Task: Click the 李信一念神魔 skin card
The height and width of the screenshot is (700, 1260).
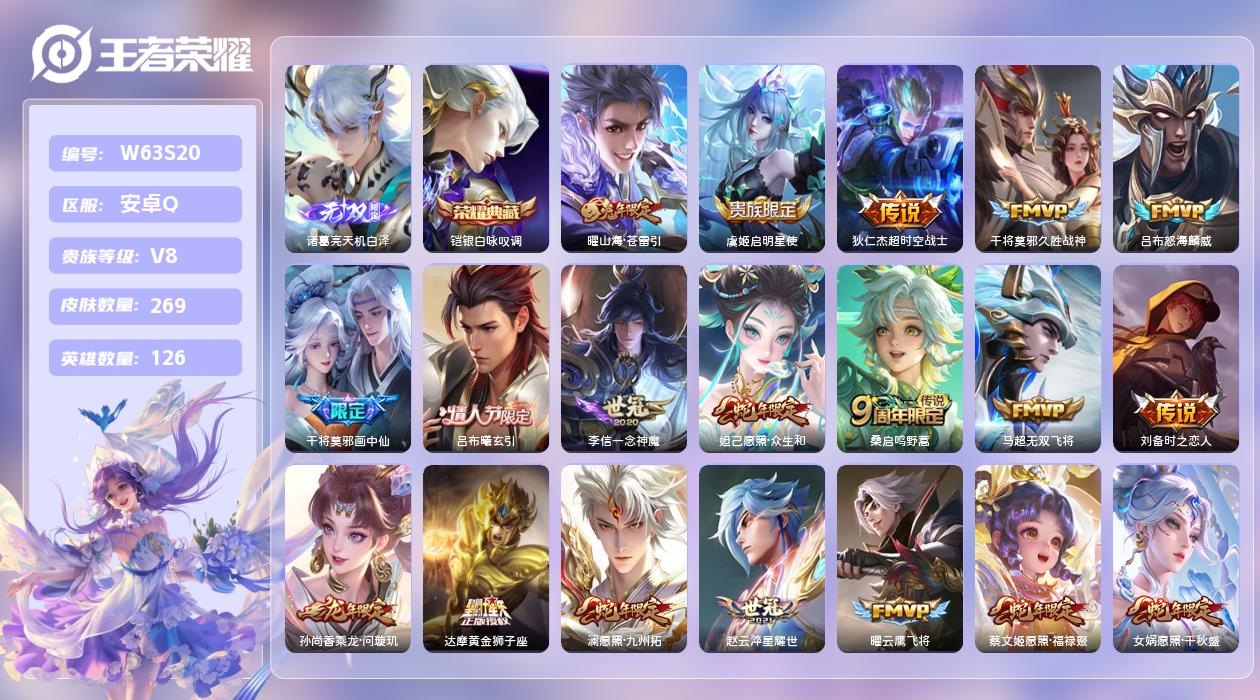Action: click(624, 358)
